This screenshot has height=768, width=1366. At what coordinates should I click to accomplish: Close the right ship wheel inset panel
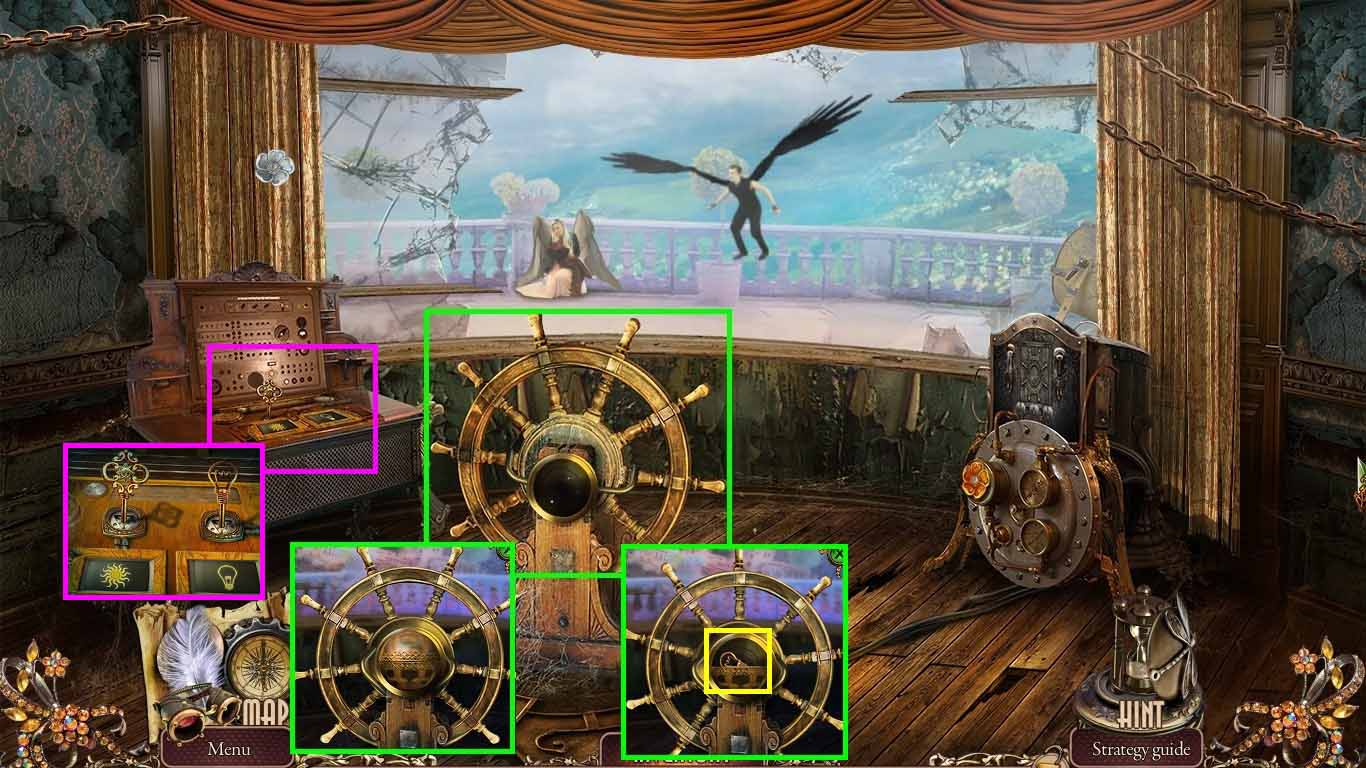click(x=838, y=552)
